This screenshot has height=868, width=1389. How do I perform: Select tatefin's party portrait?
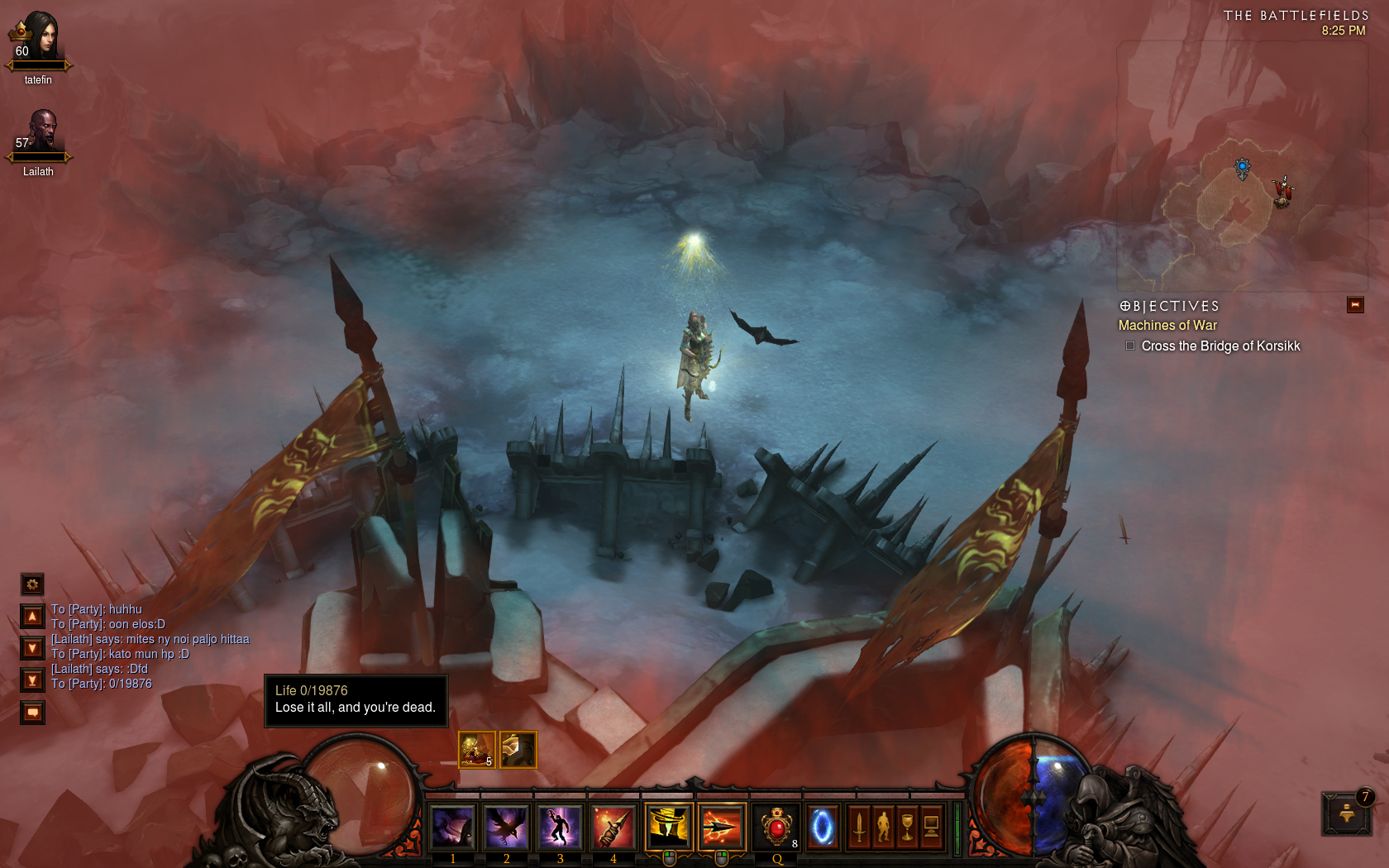point(39,39)
